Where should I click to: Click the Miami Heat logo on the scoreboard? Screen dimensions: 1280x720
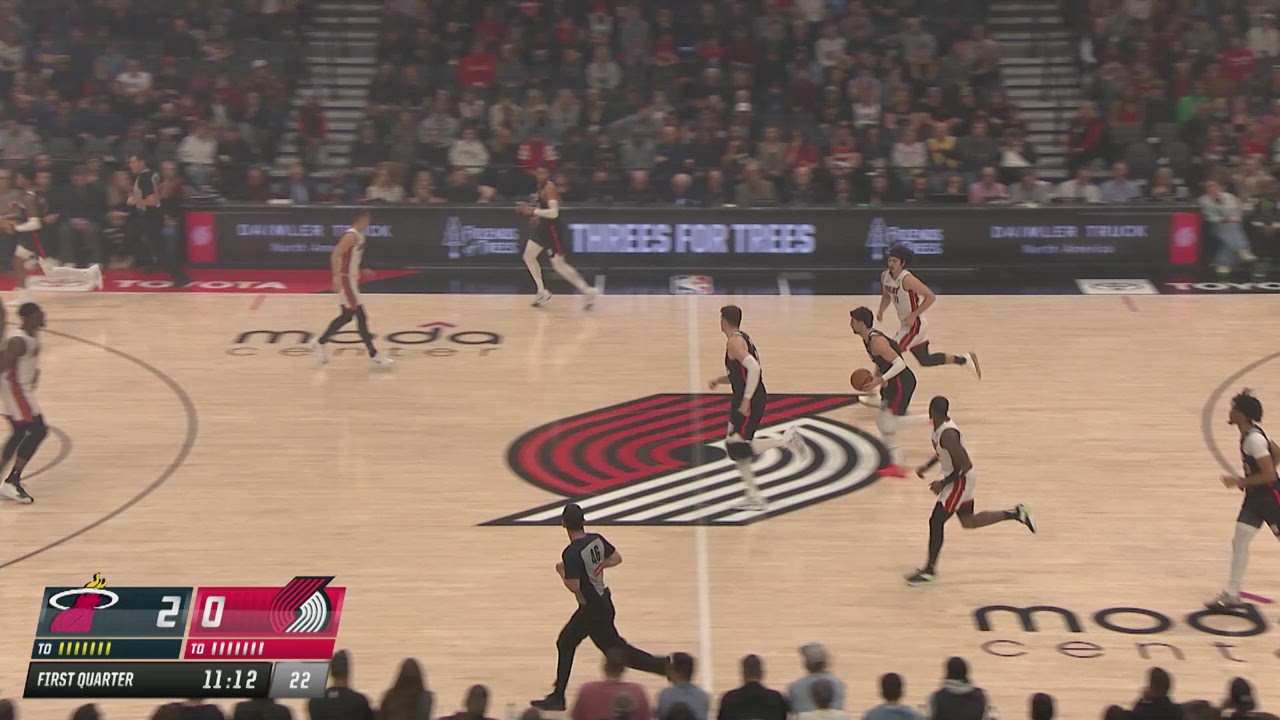83,607
